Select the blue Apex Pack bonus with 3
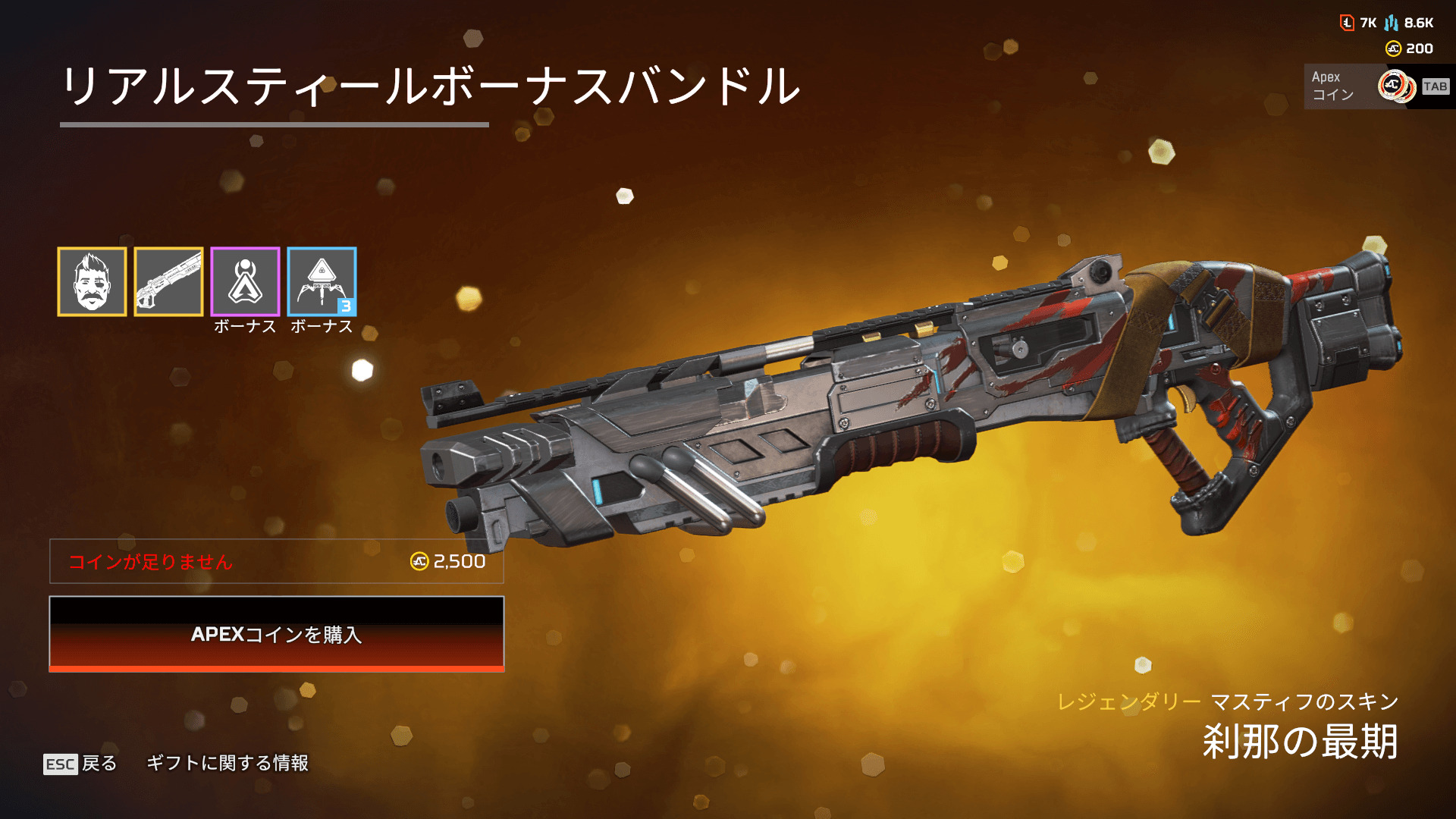The width and height of the screenshot is (1456, 819). (322, 281)
